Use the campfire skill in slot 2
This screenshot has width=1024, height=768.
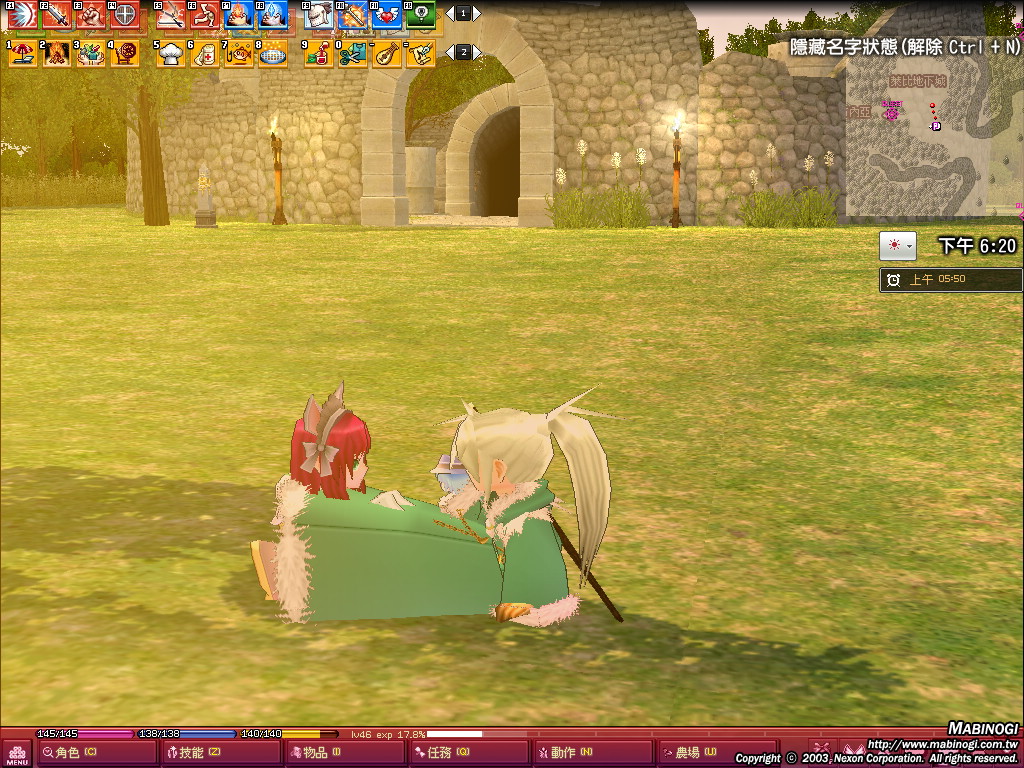tap(56, 54)
